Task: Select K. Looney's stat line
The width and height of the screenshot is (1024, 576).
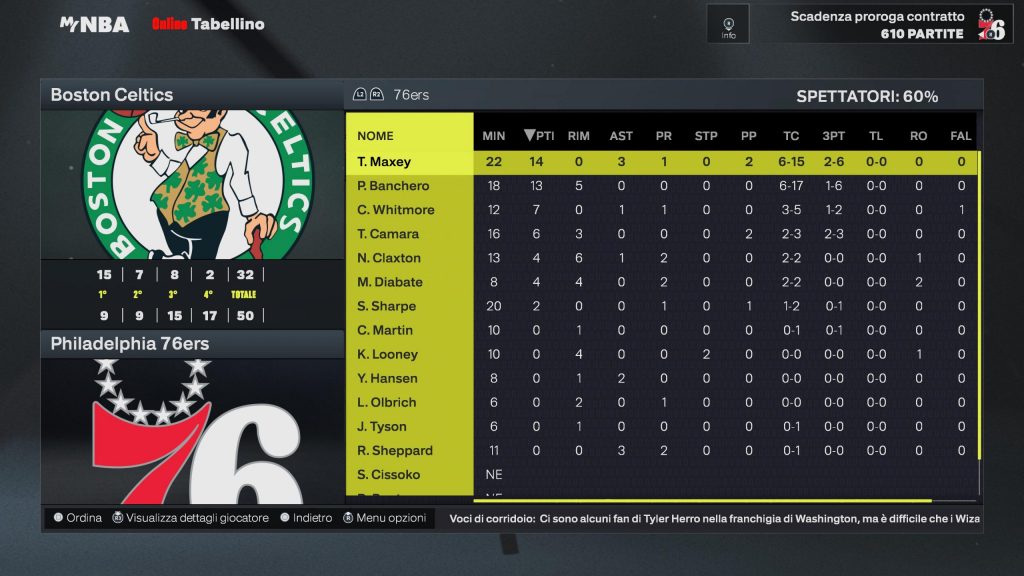Action: point(387,354)
